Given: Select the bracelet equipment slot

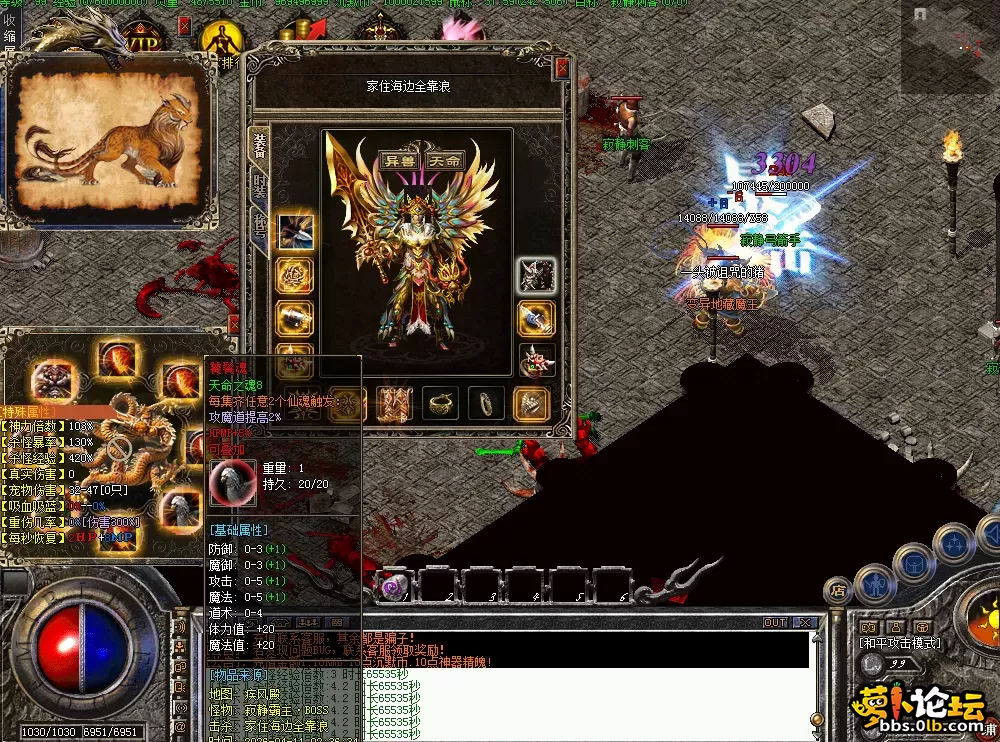Looking at the screenshot, I should 441,402.
